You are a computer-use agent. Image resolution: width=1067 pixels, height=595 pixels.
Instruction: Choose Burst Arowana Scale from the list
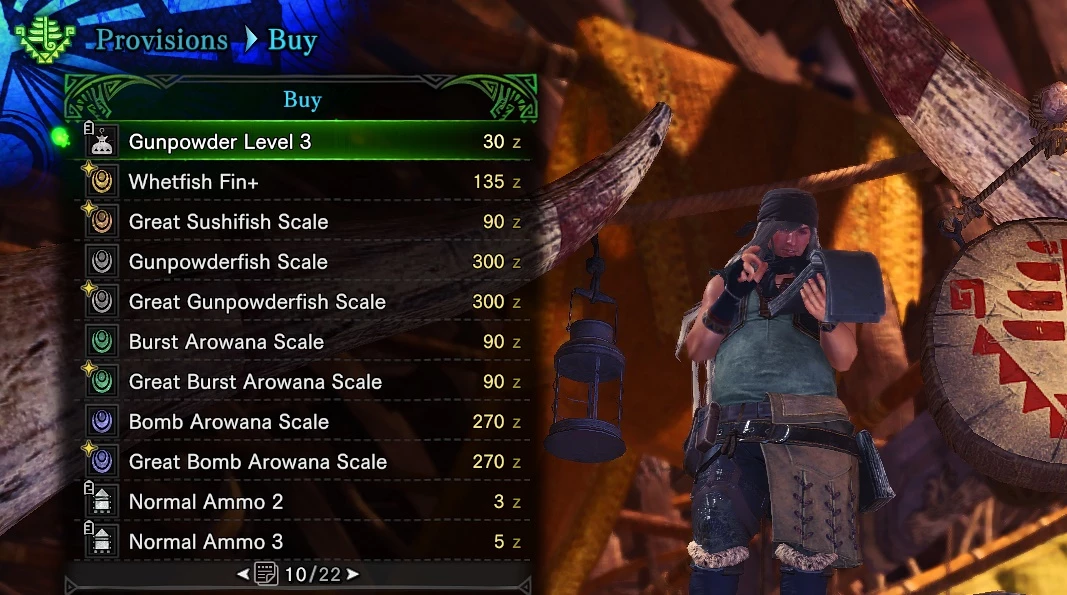pyautogui.click(x=300, y=342)
